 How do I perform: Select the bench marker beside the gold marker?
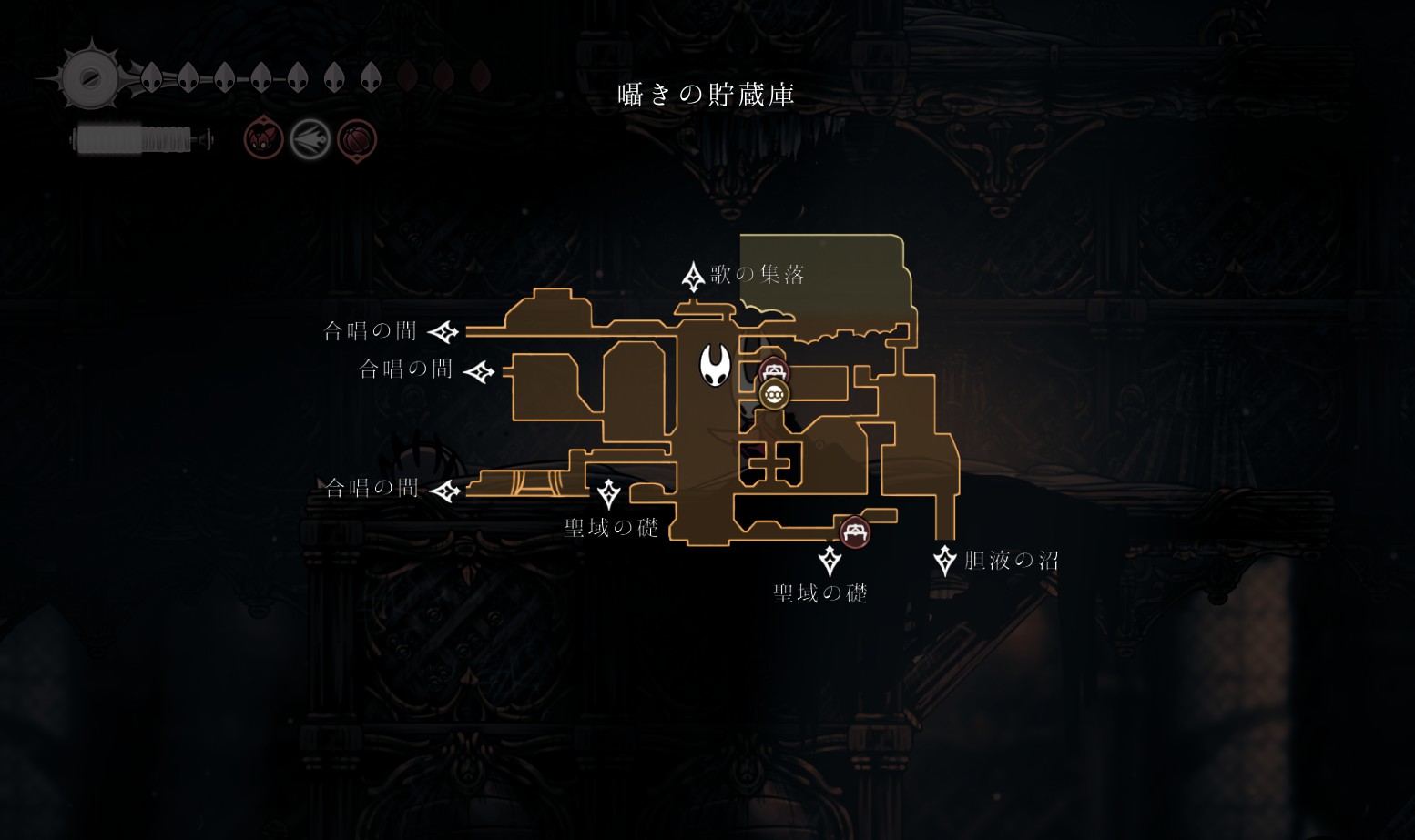click(x=774, y=370)
